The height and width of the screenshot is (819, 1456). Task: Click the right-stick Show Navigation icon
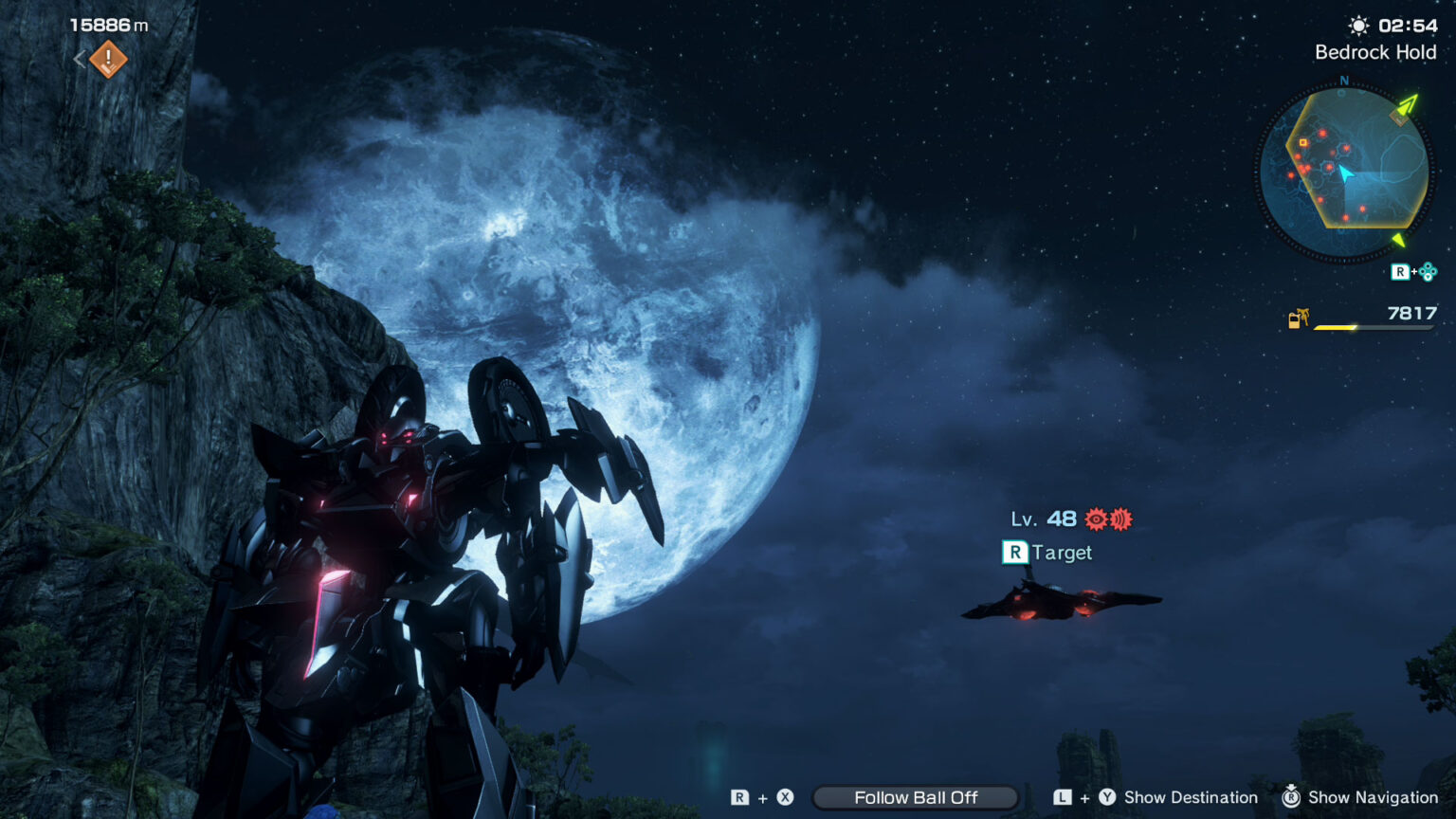click(1291, 797)
